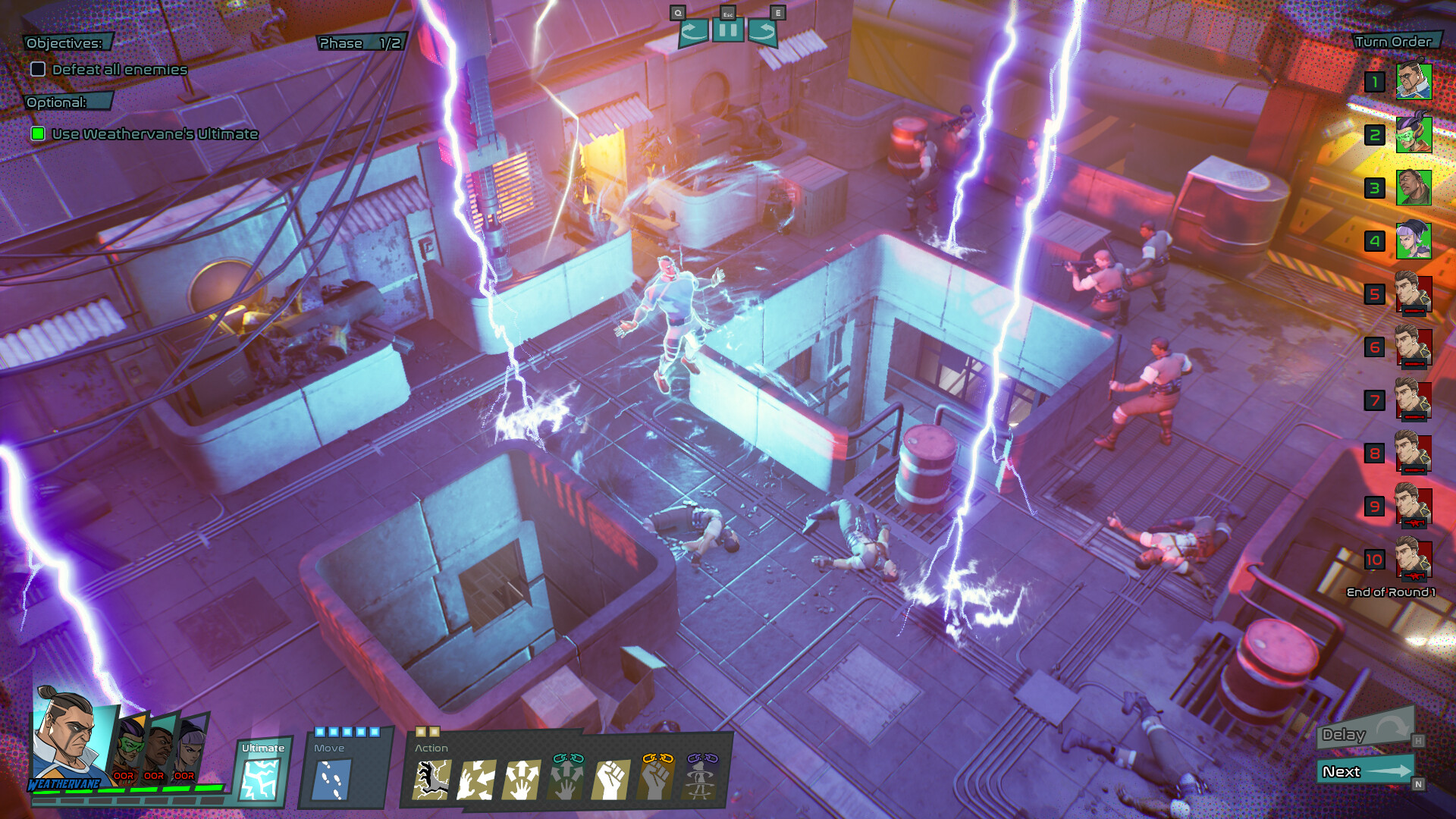
Task: Select the white fist punch action icon
Action: 611,781
